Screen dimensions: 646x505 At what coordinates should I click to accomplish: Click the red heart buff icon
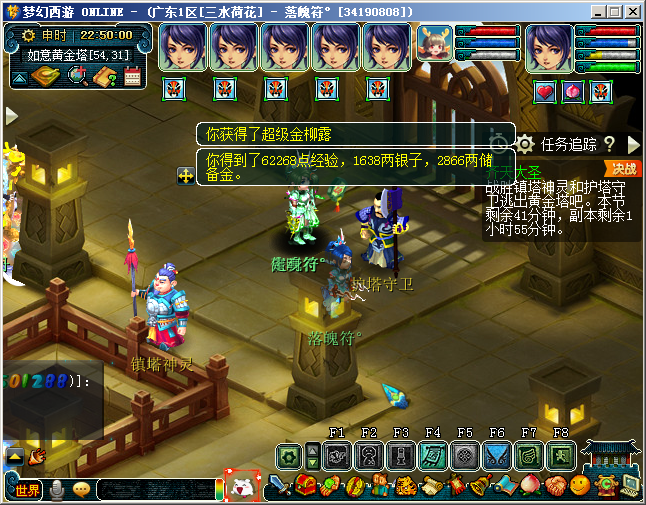coord(545,92)
